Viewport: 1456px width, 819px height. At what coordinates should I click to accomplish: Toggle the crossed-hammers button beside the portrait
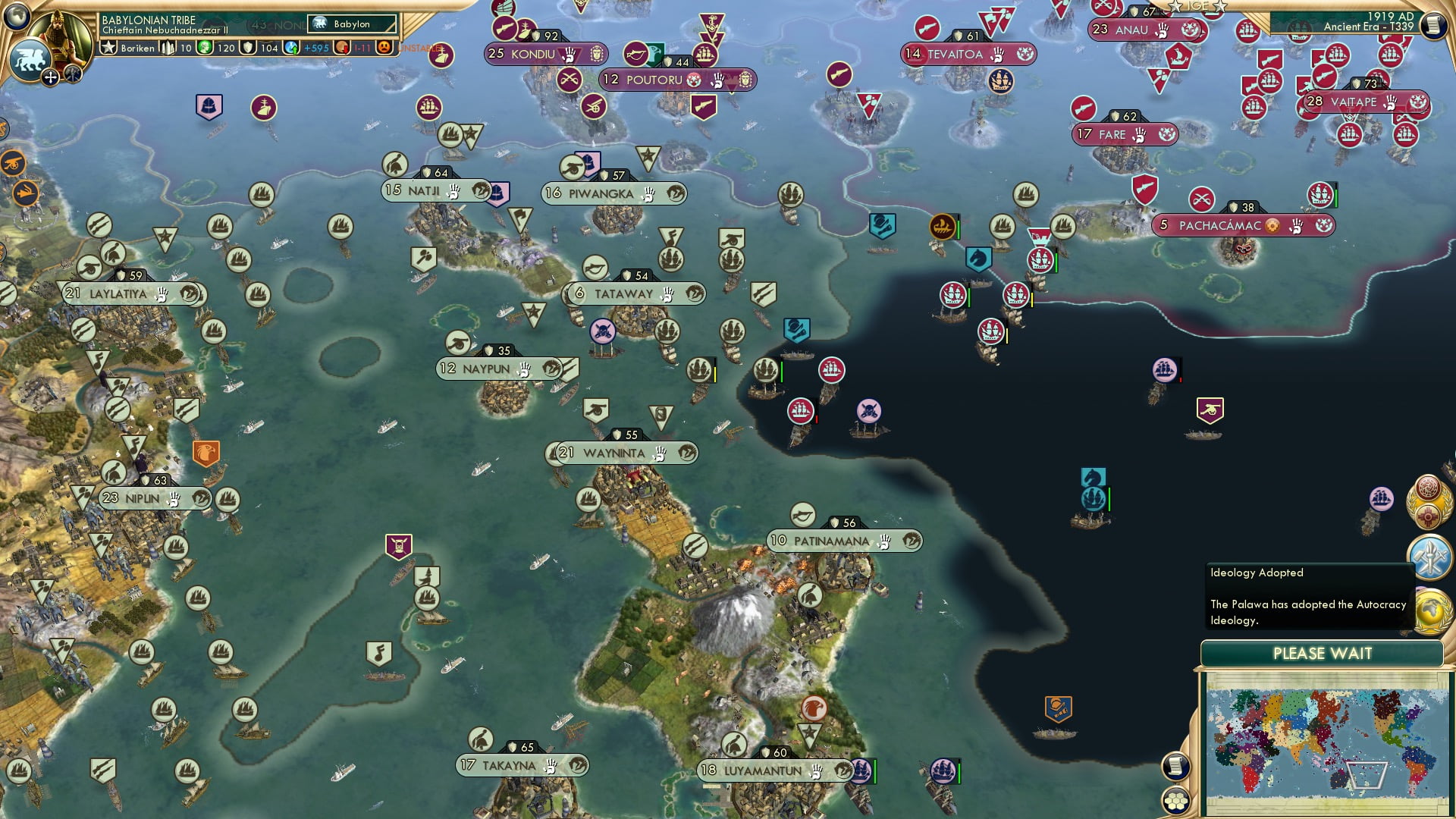(x=72, y=75)
